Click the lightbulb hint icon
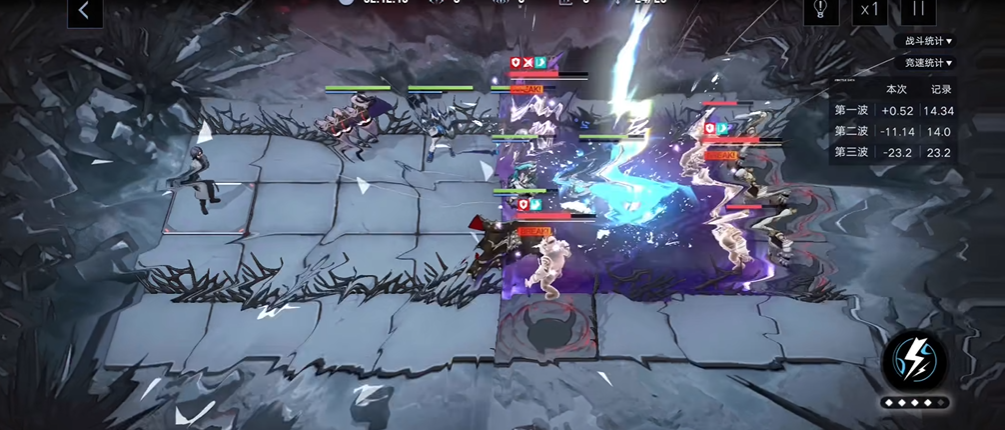Screen dimensions: 1005x430 820,10
